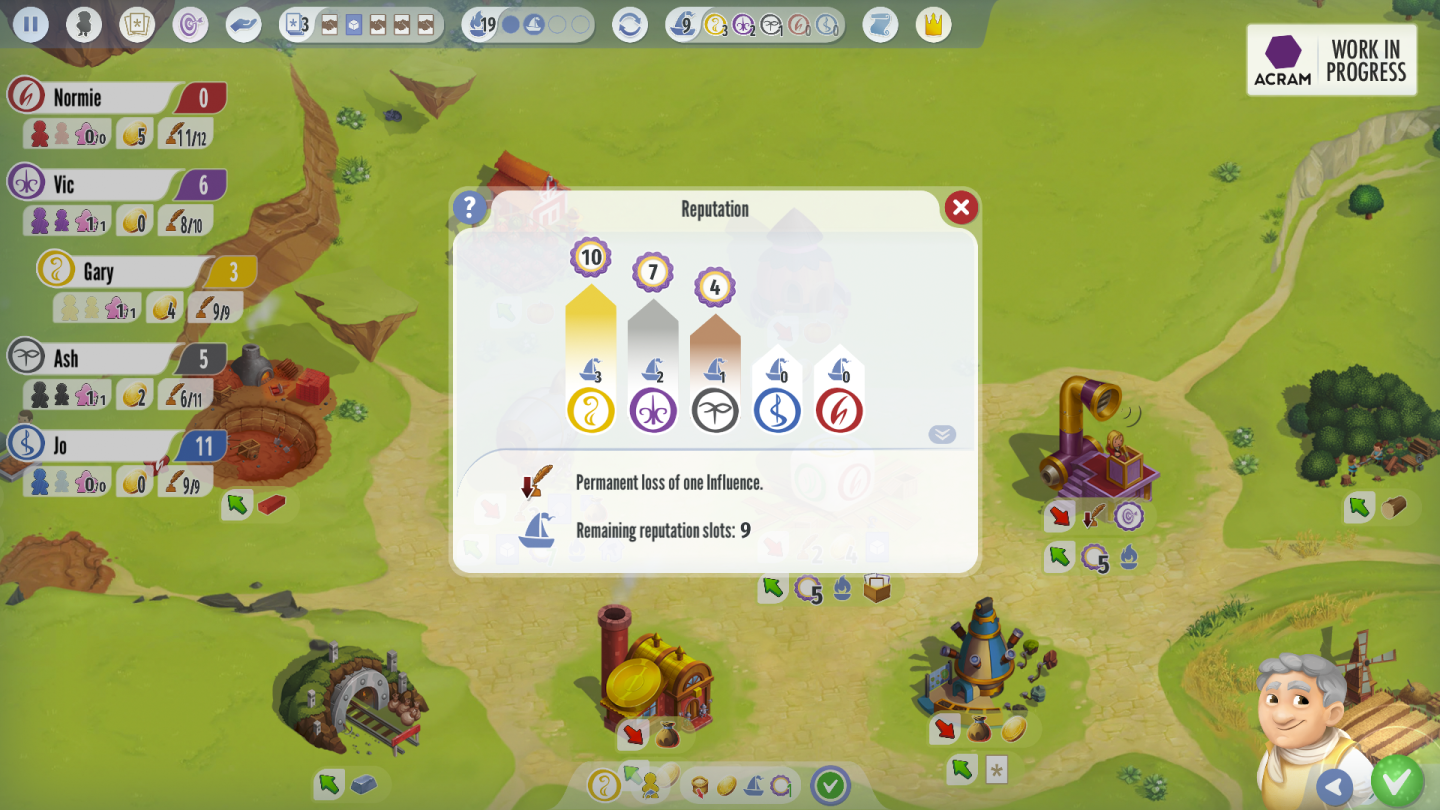Open the card hand panel top left
Viewport: 1440px width, 810px height.
(137, 24)
